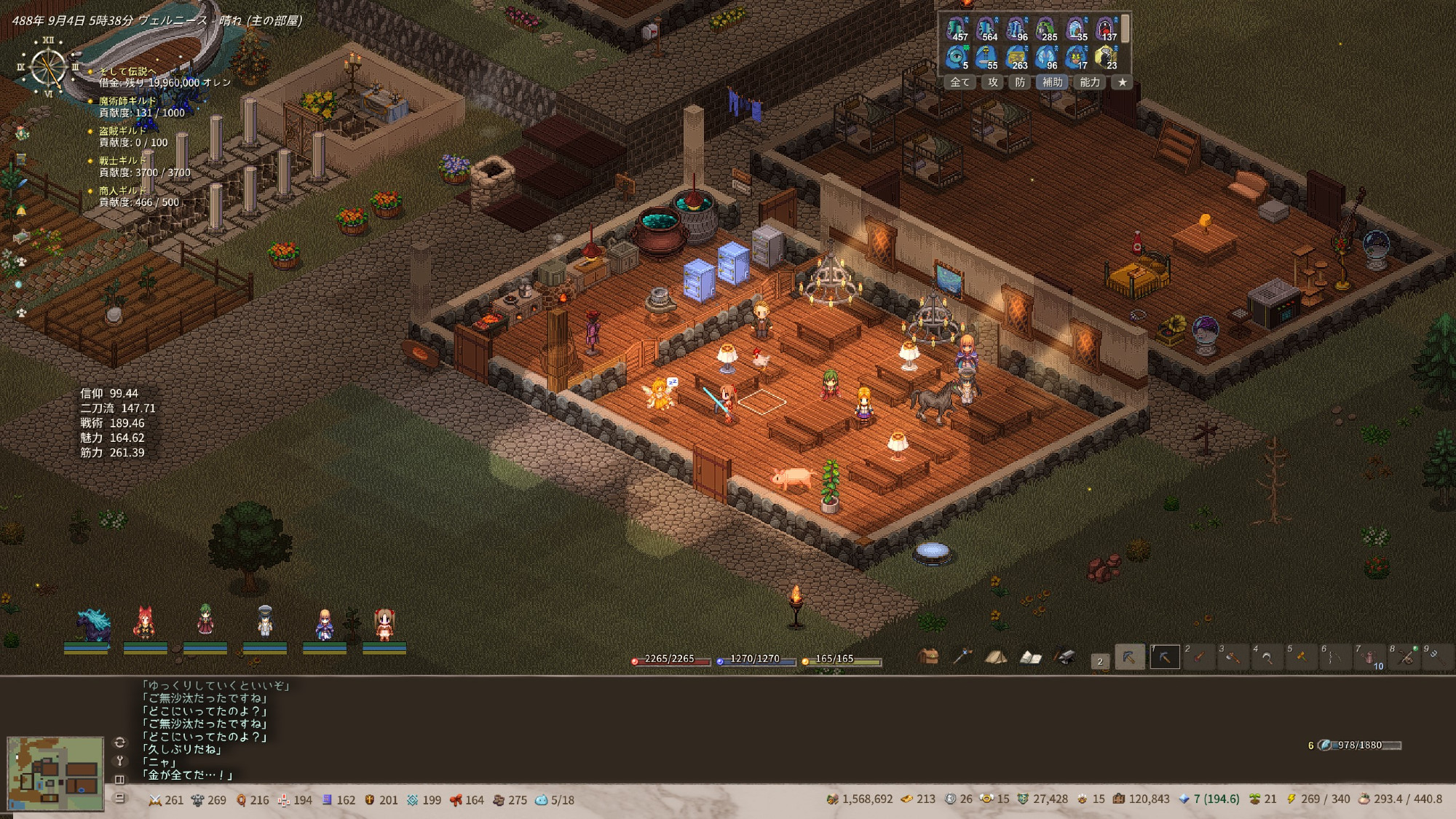The width and height of the screenshot is (1456, 819).
Task: Open the anvil crafting icon
Action: 1064,657
